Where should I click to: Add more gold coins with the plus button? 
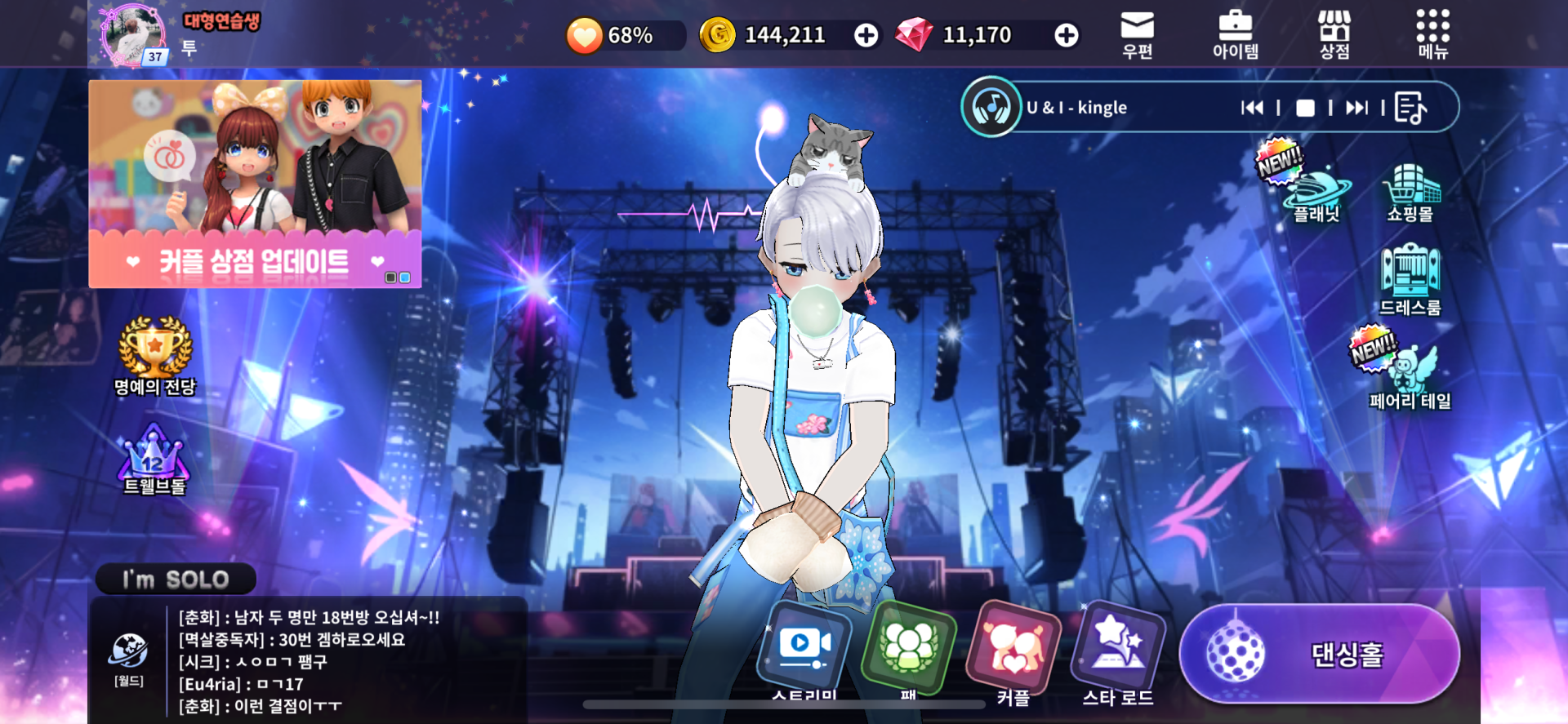coord(866,35)
